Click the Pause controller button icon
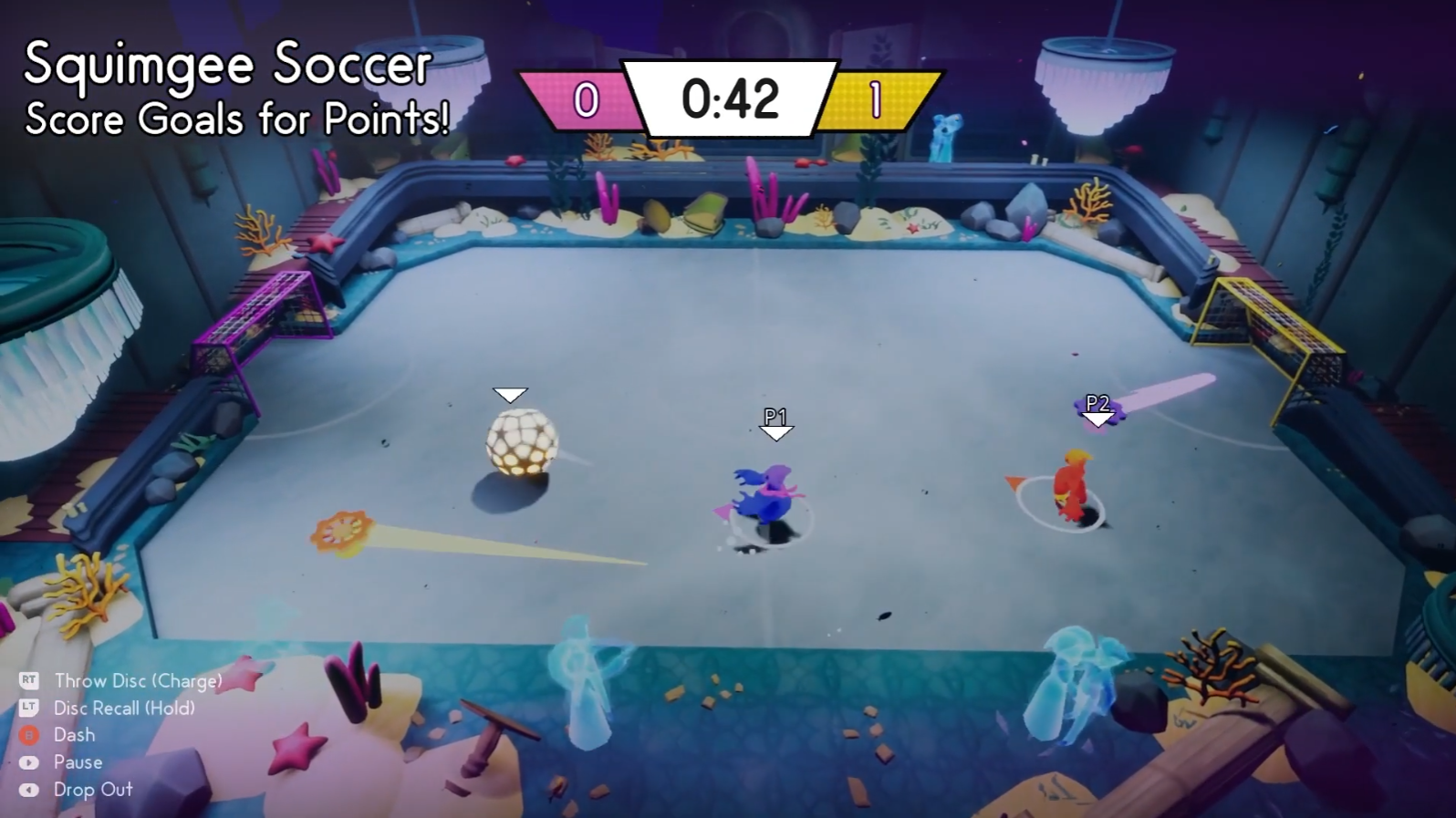 click(27, 762)
